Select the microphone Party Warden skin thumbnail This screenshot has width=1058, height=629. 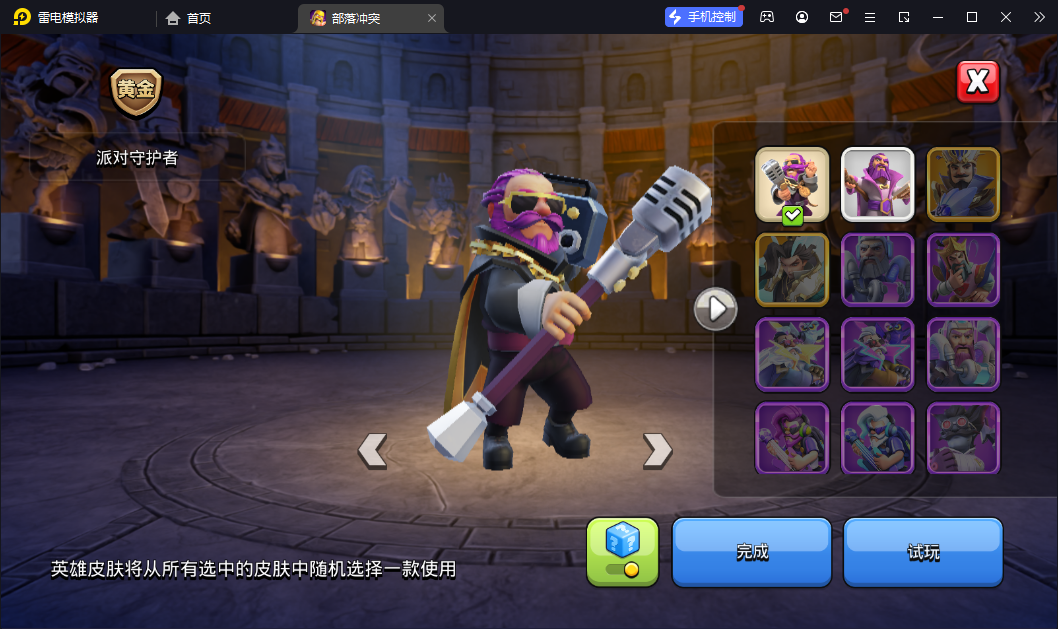coord(792,184)
